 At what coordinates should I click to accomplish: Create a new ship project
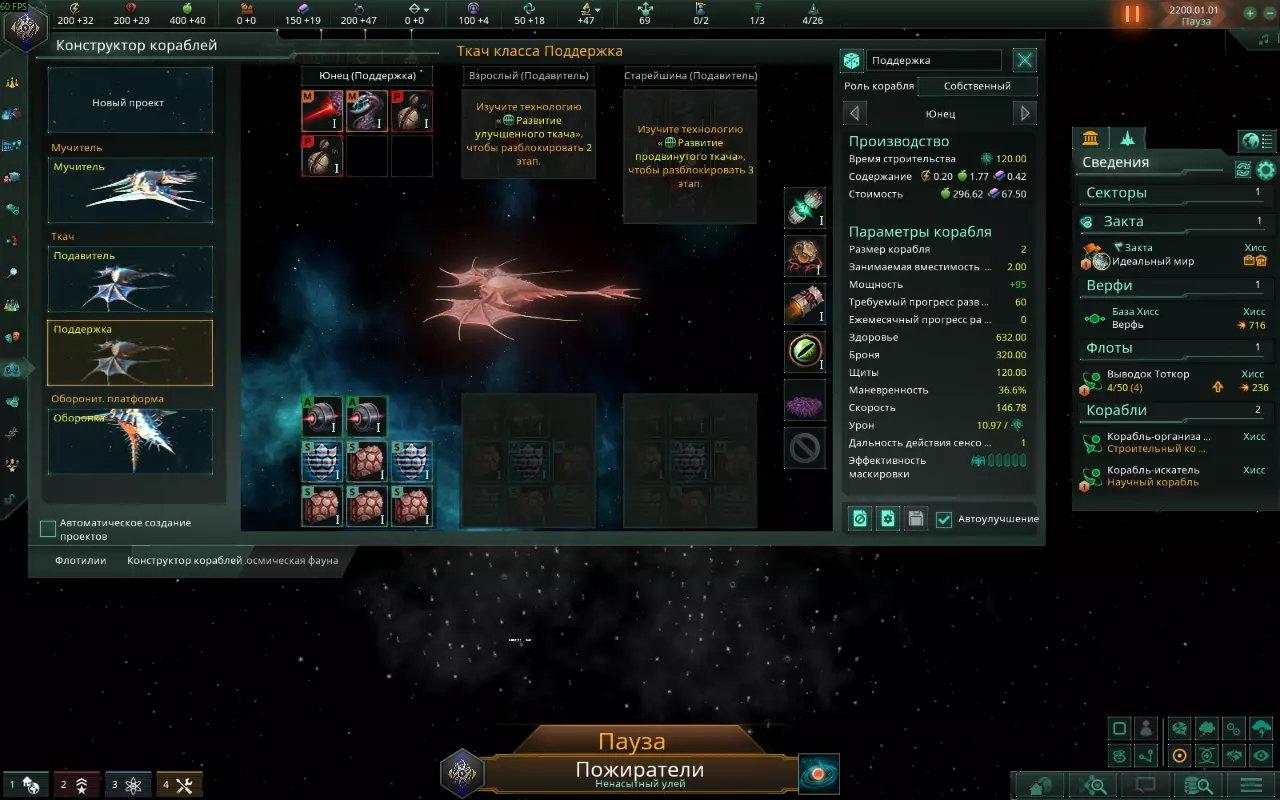click(x=130, y=102)
